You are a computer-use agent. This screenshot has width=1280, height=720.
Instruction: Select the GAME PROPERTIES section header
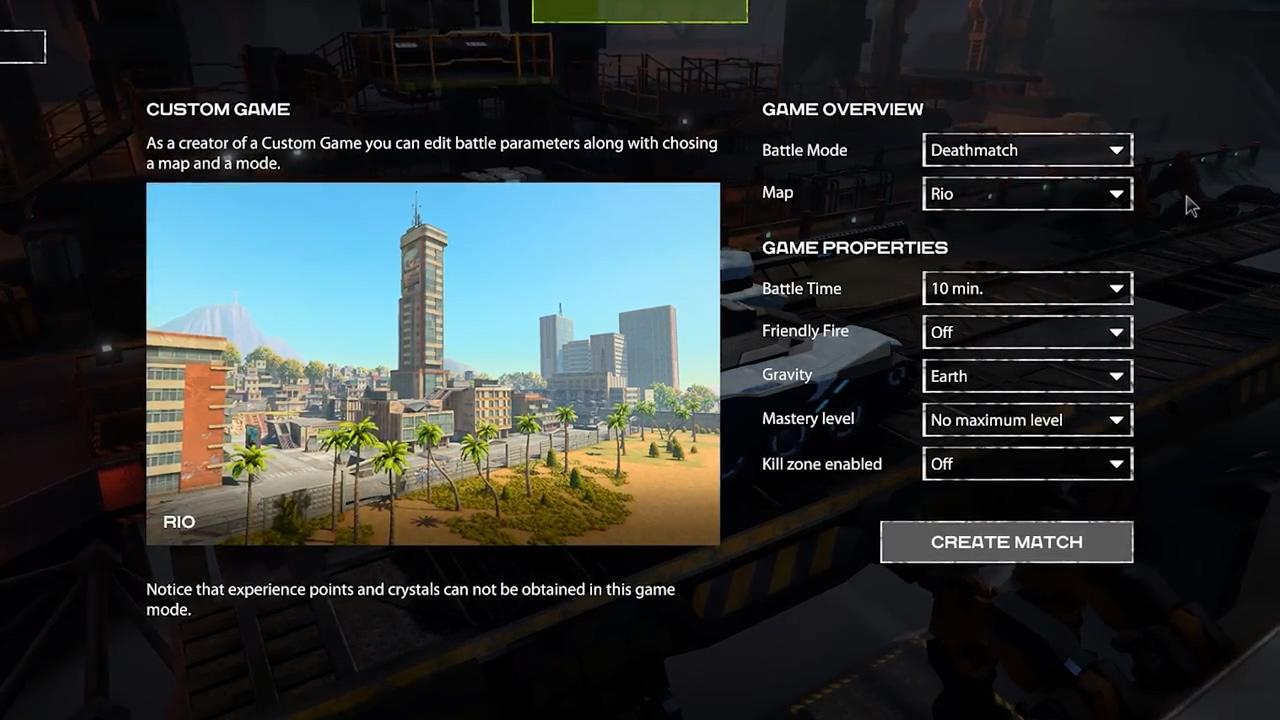click(x=855, y=247)
